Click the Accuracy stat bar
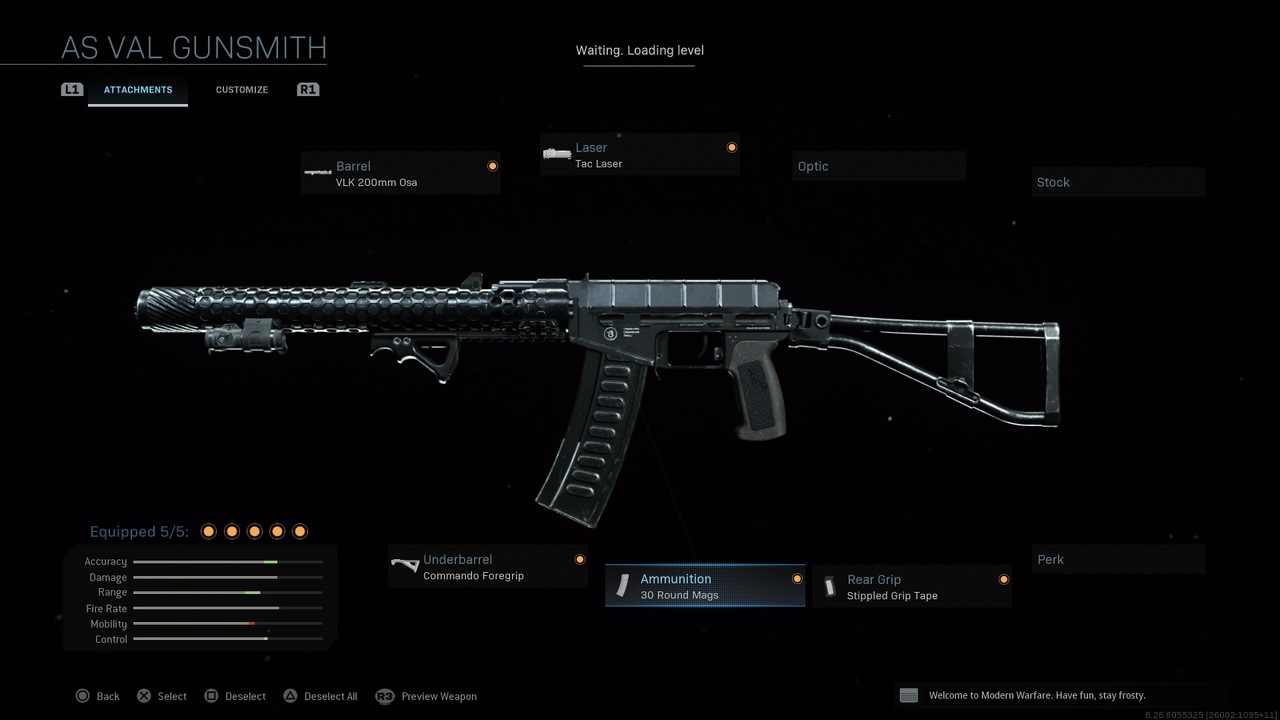The width and height of the screenshot is (1280, 720). point(227,561)
